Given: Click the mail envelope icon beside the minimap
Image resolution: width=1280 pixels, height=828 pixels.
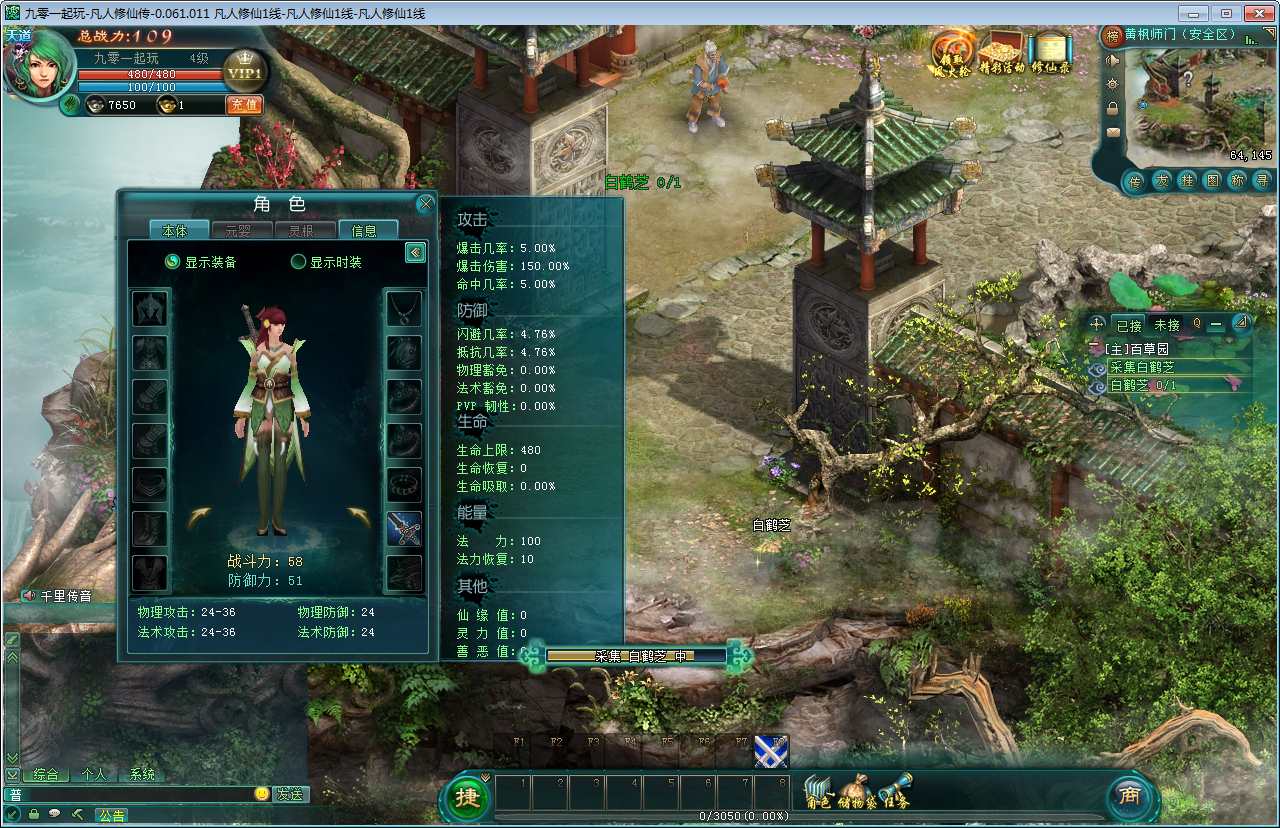Looking at the screenshot, I should 1113,132.
